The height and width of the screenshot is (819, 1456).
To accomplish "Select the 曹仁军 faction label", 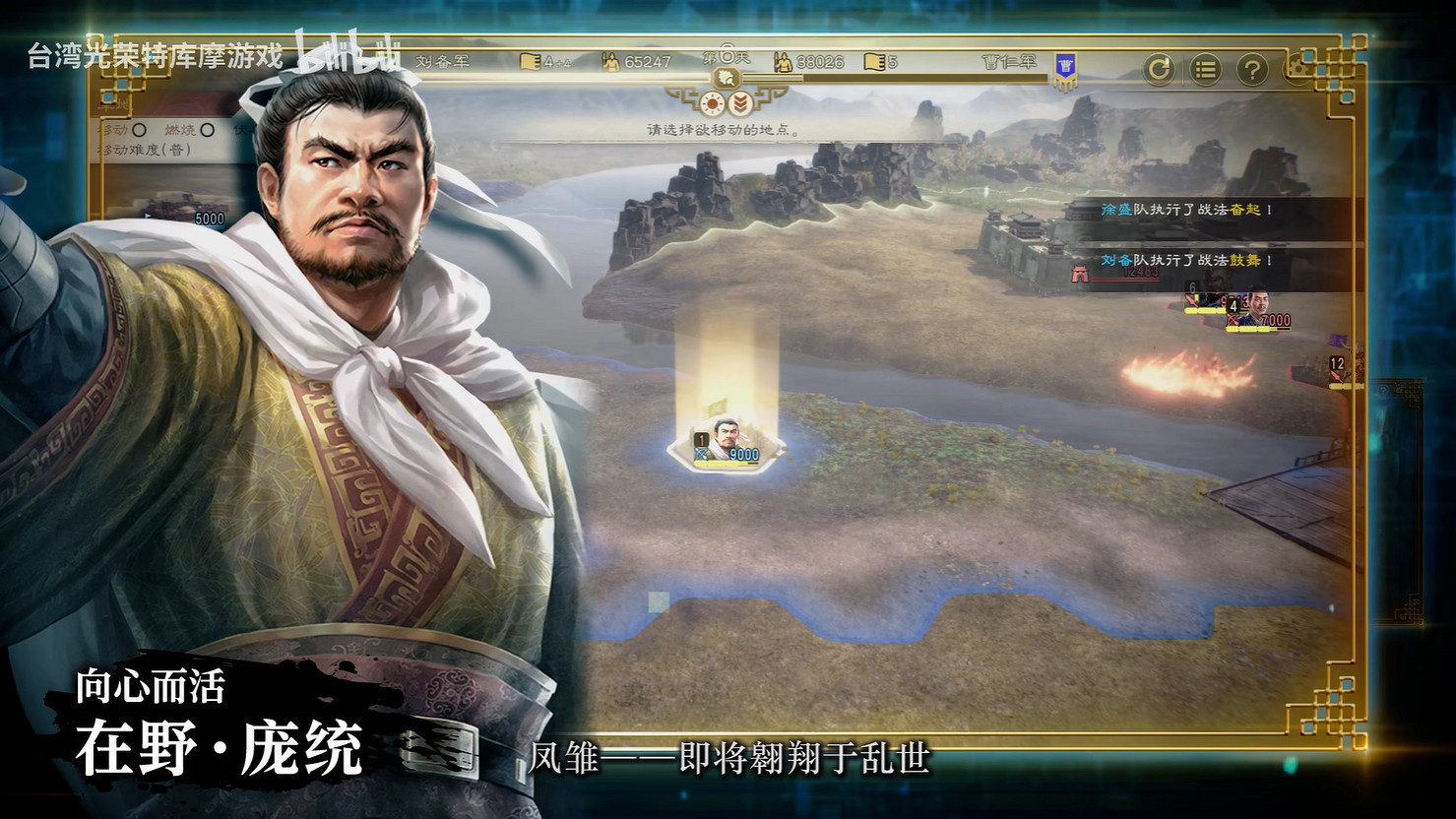I will coord(1007,61).
